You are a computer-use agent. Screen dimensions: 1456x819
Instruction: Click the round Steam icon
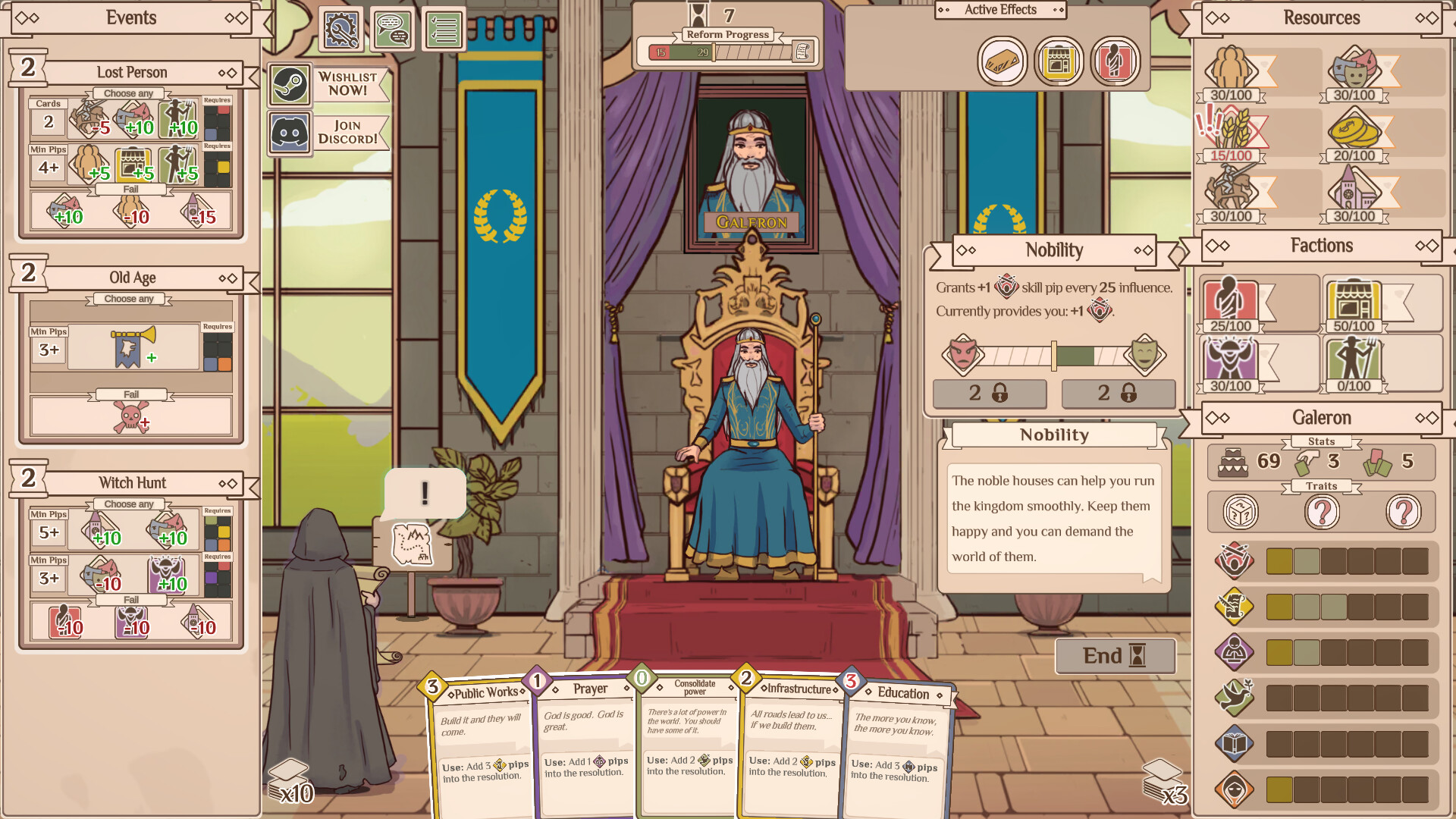coord(289,83)
